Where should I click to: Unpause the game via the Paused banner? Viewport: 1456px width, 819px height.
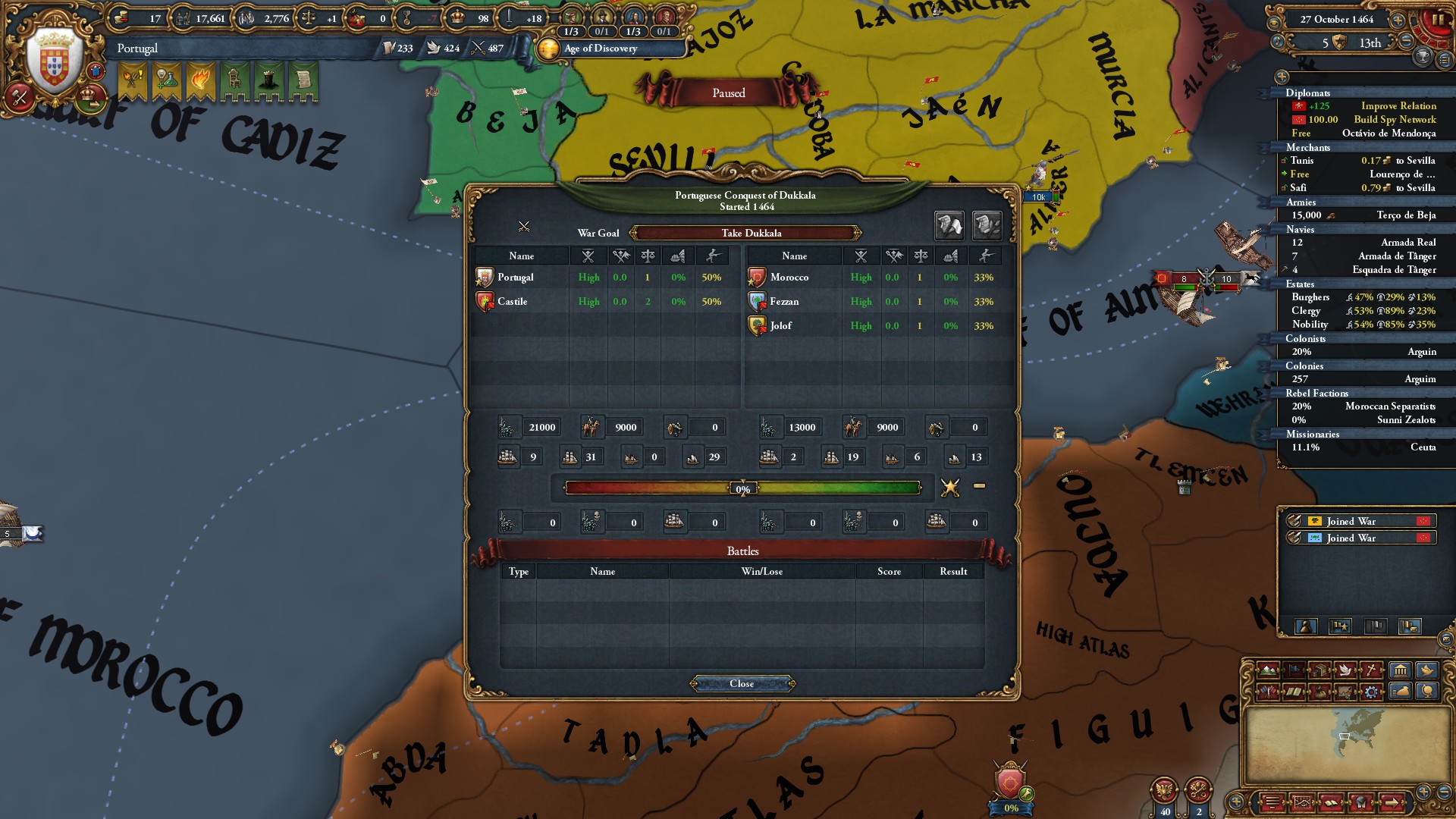726,92
